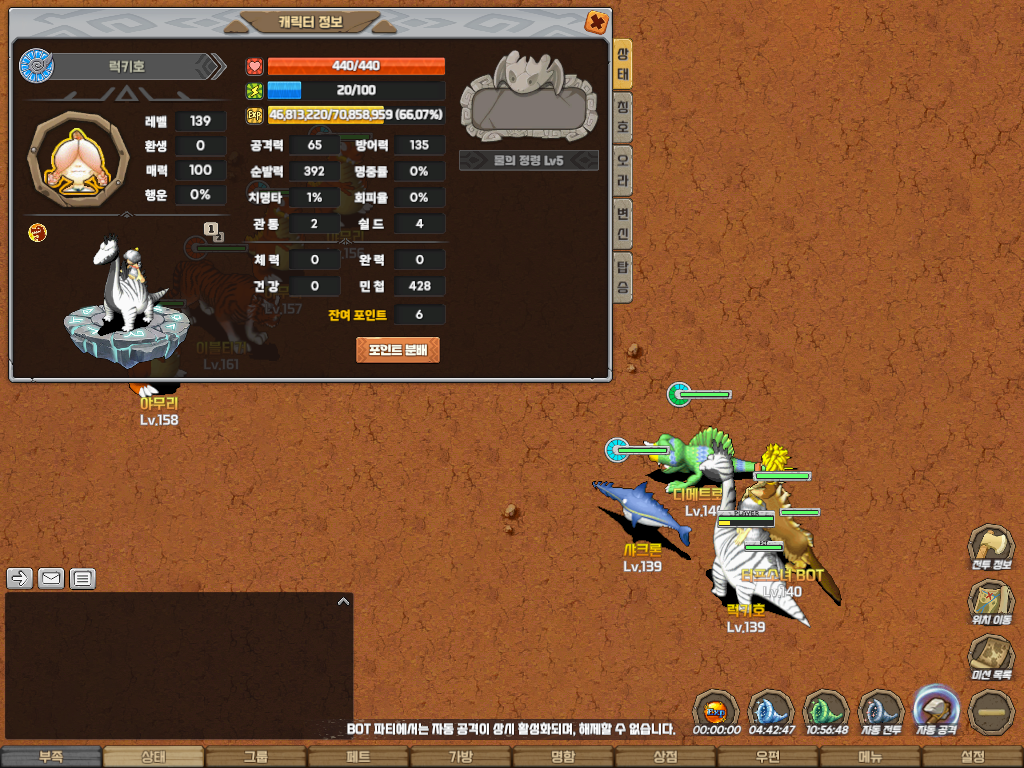The height and width of the screenshot is (768, 1024).
Task: Click the envelope icon above chat
Action: tap(51, 578)
